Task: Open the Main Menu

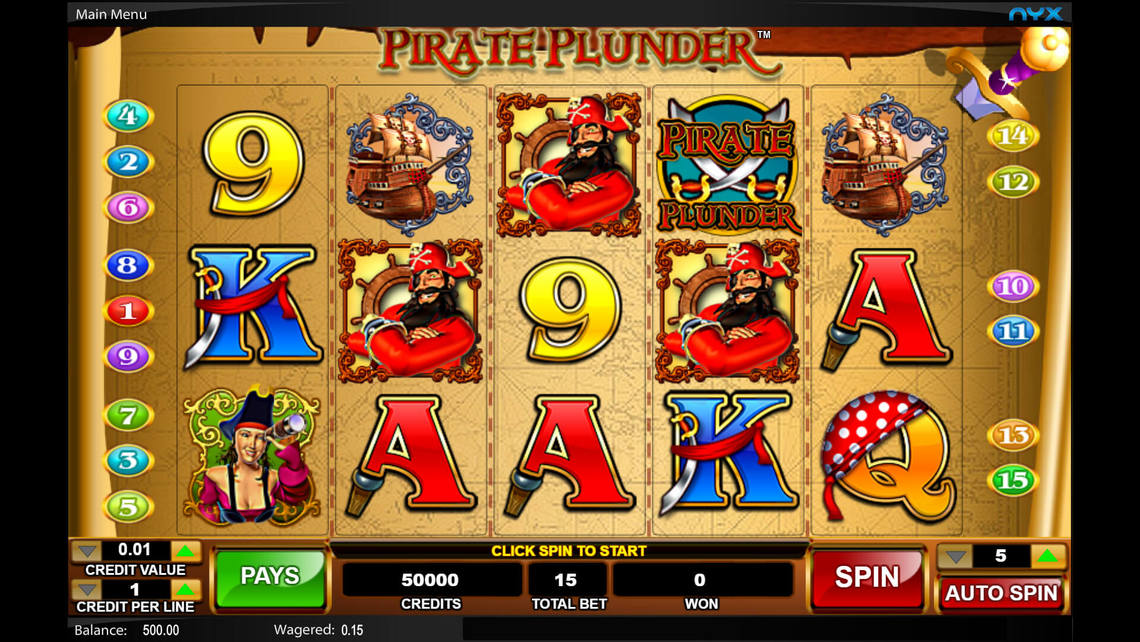Action: (111, 14)
